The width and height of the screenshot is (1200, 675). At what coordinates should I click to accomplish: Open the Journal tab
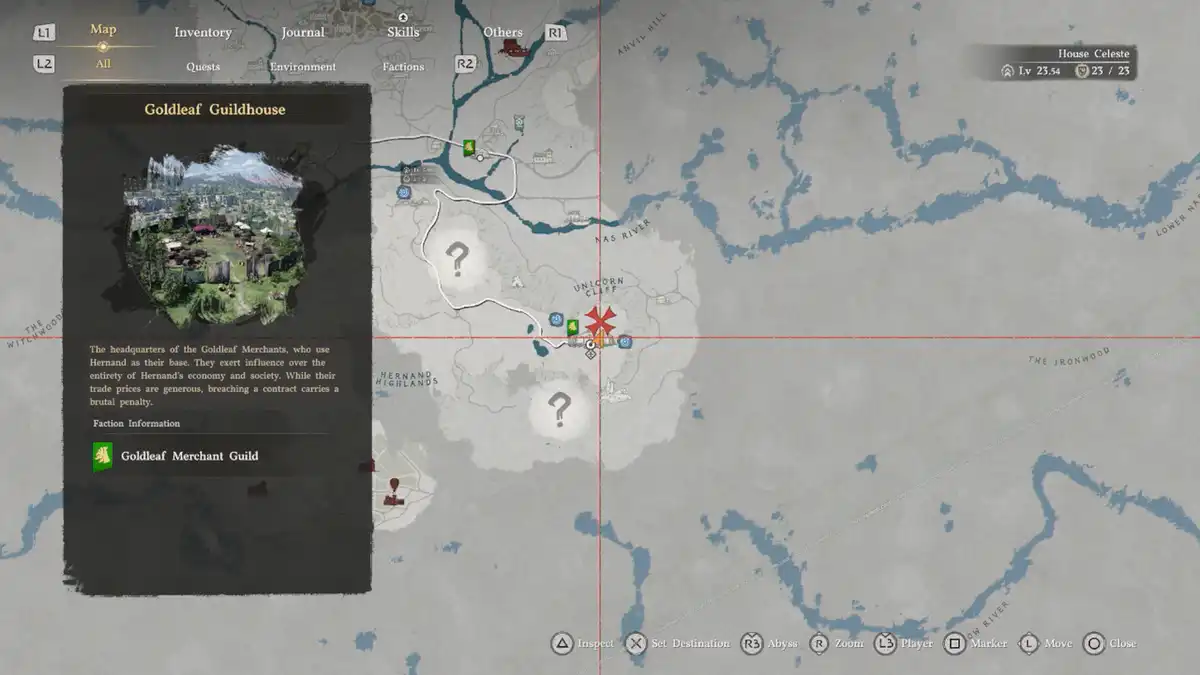[x=303, y=32]
